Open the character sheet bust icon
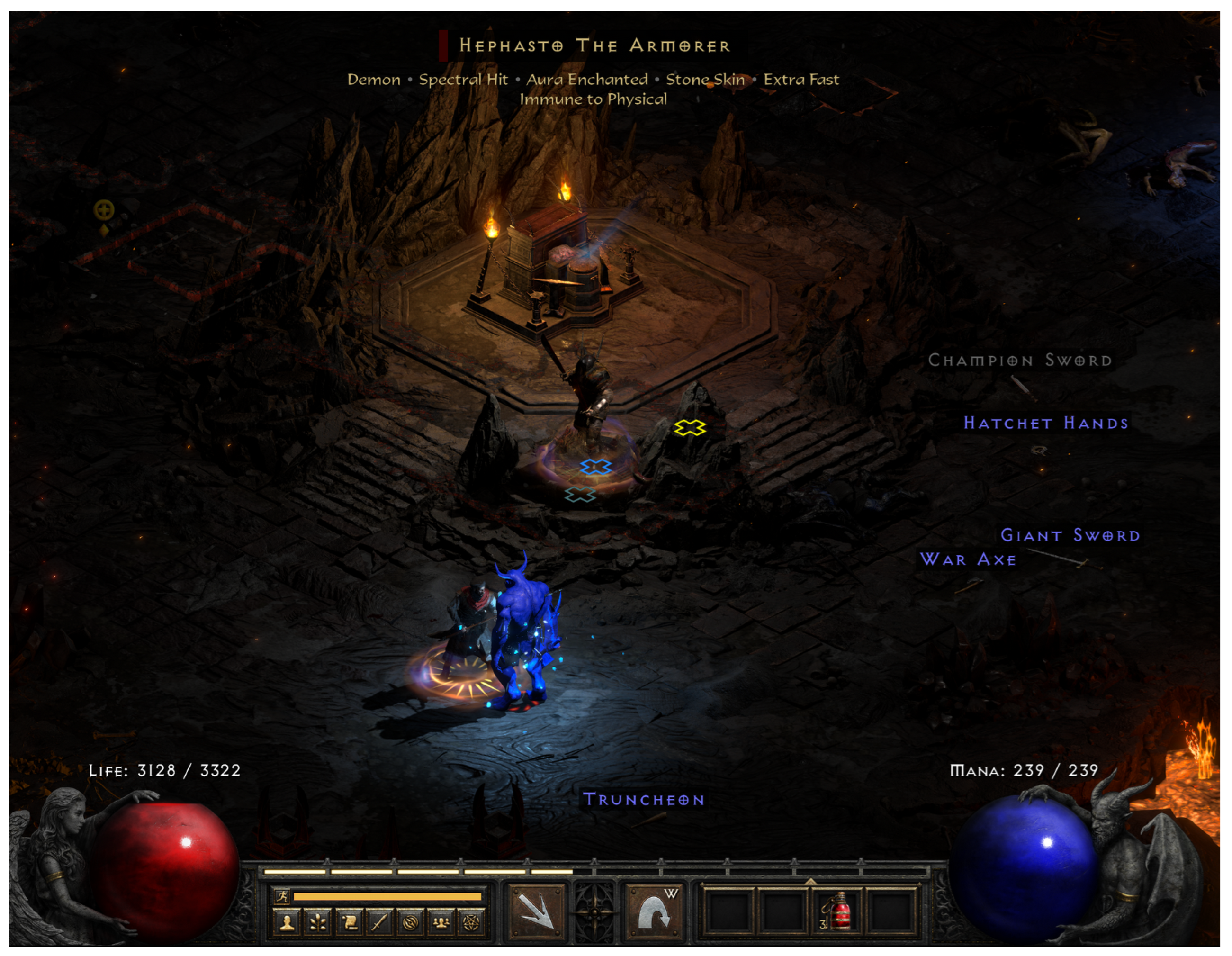 tap(287, 923)
